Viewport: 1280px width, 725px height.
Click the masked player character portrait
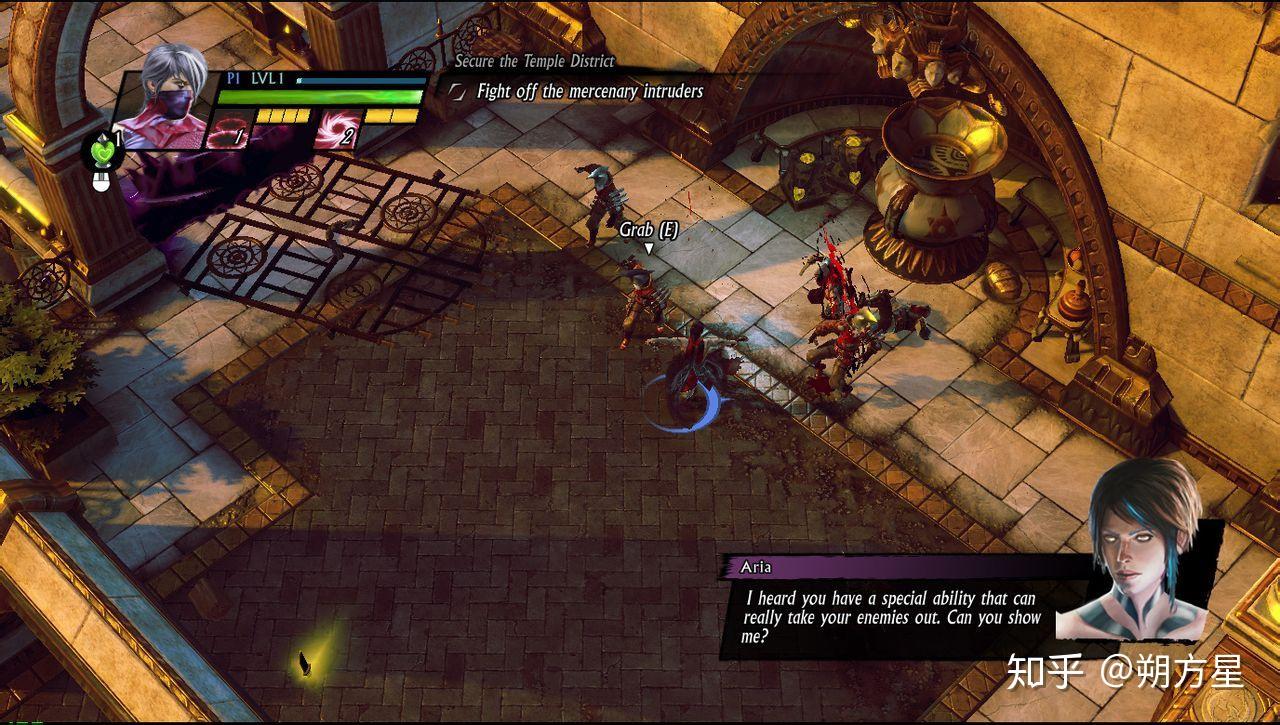pos(166,99)
